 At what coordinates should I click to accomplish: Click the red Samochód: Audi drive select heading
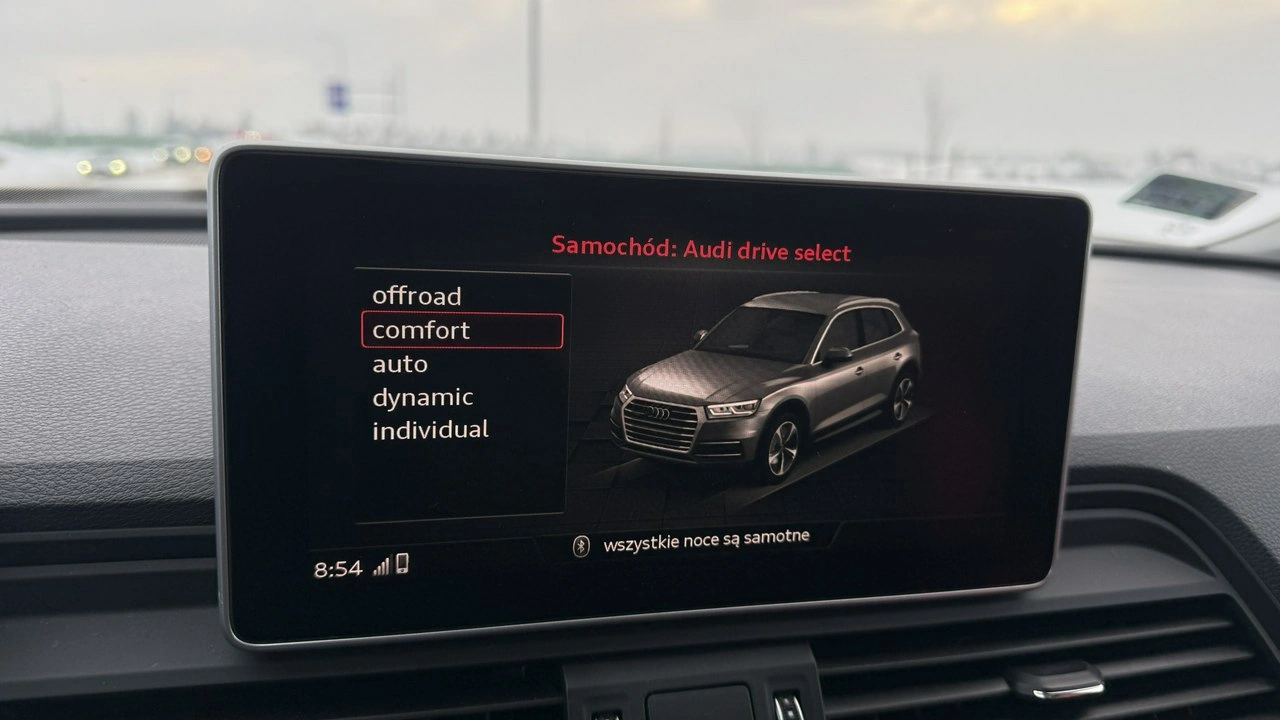point(700,251)
